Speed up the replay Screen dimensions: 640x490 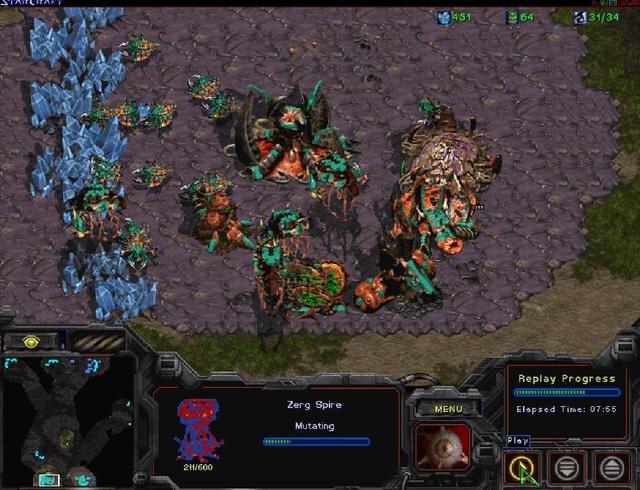(611, 466)
